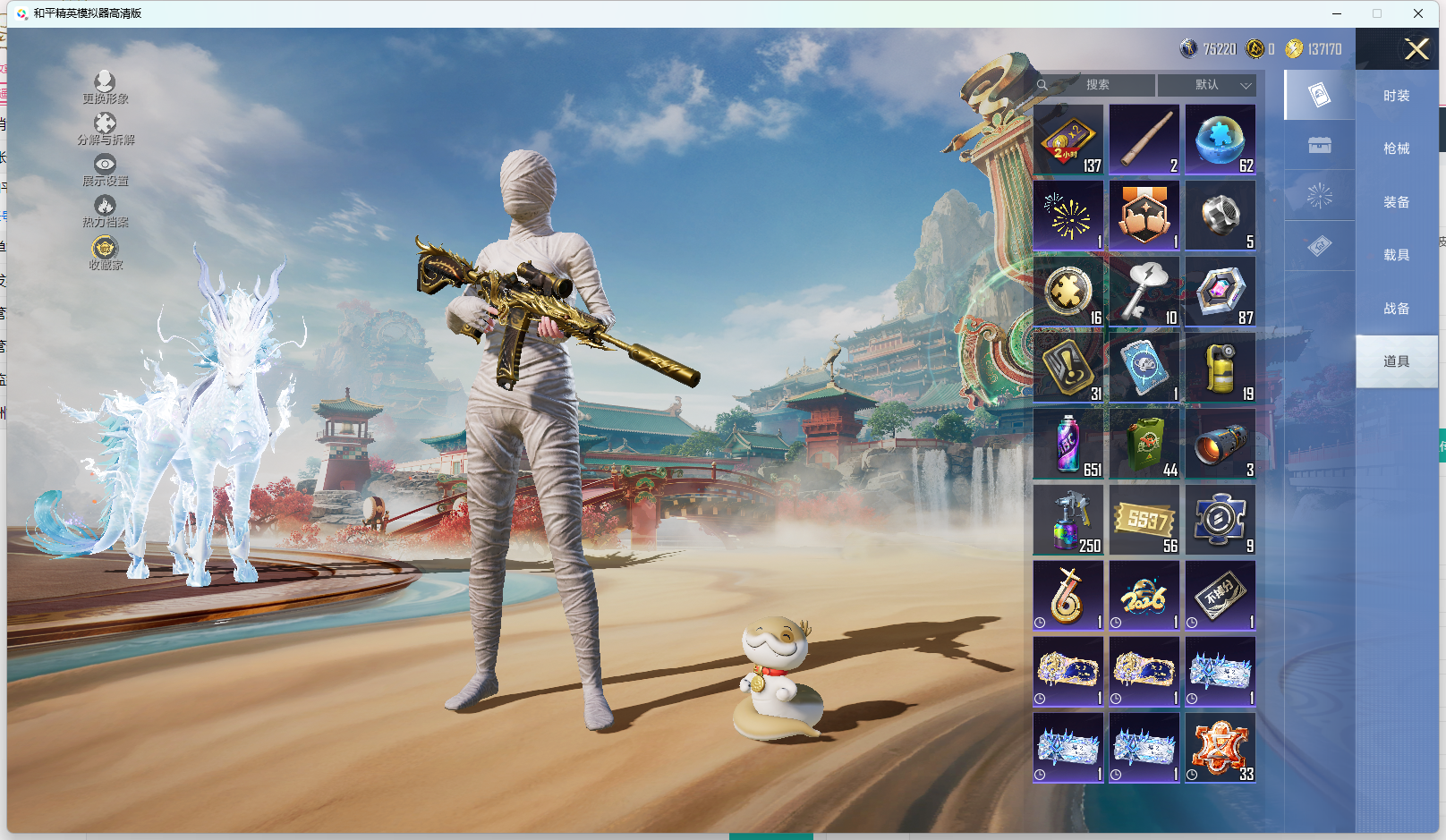Open the 战备 category
Image resolution: width=1446 pixels, height=840 pixels.
tap(1396, 309)
